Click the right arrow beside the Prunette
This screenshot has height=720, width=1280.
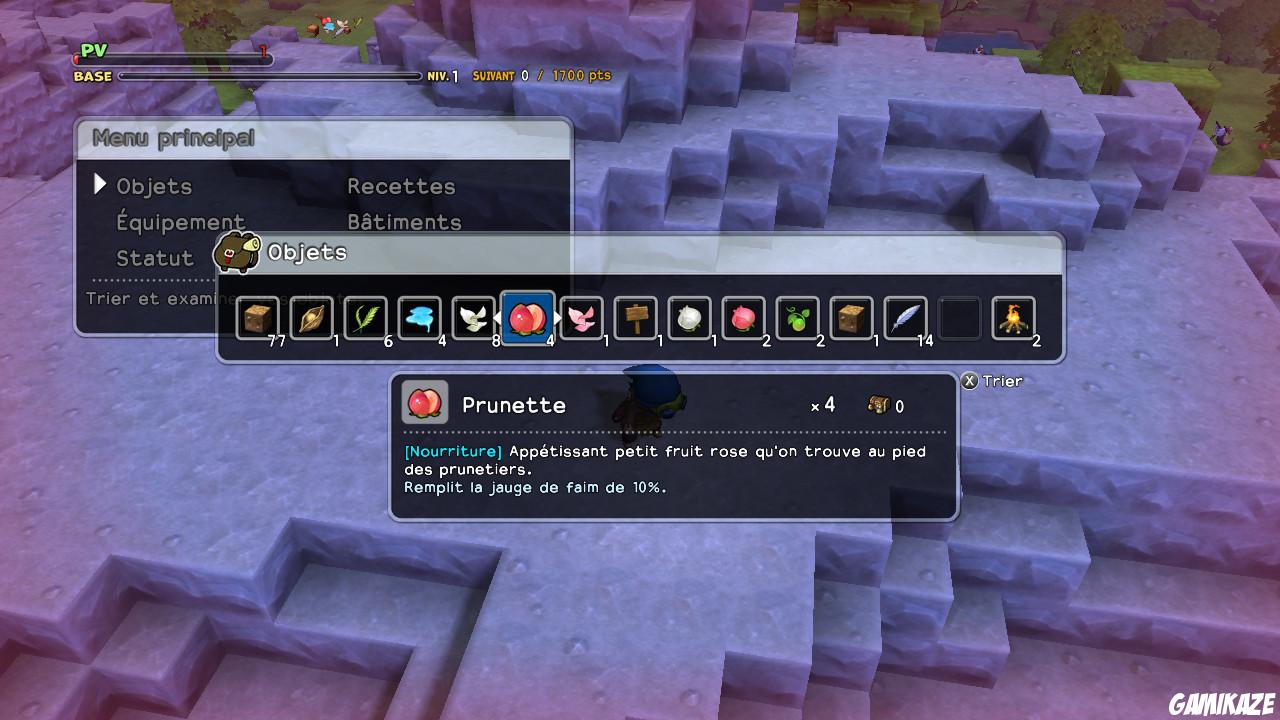click(556, 316)
